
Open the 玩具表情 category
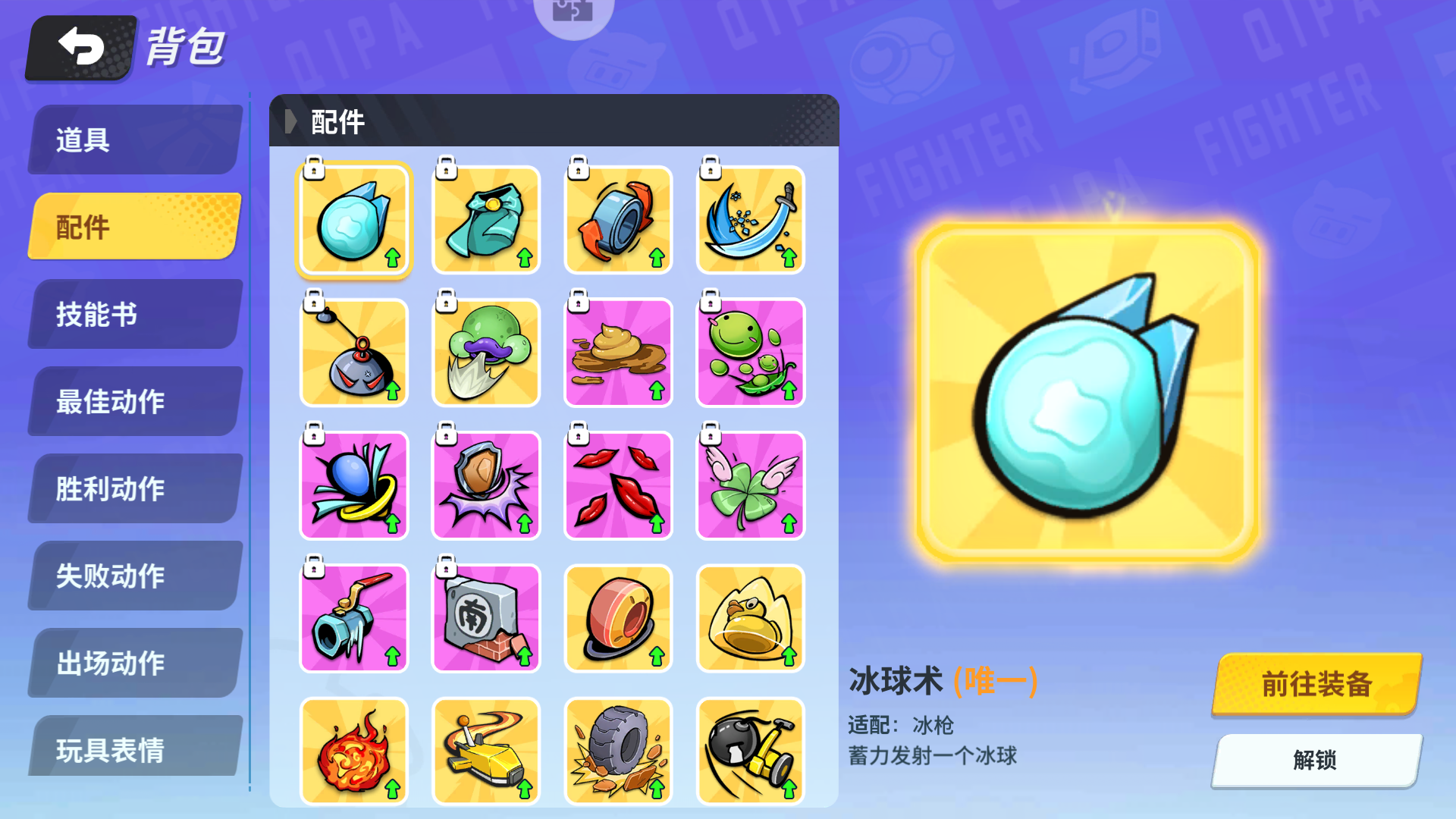133,750
